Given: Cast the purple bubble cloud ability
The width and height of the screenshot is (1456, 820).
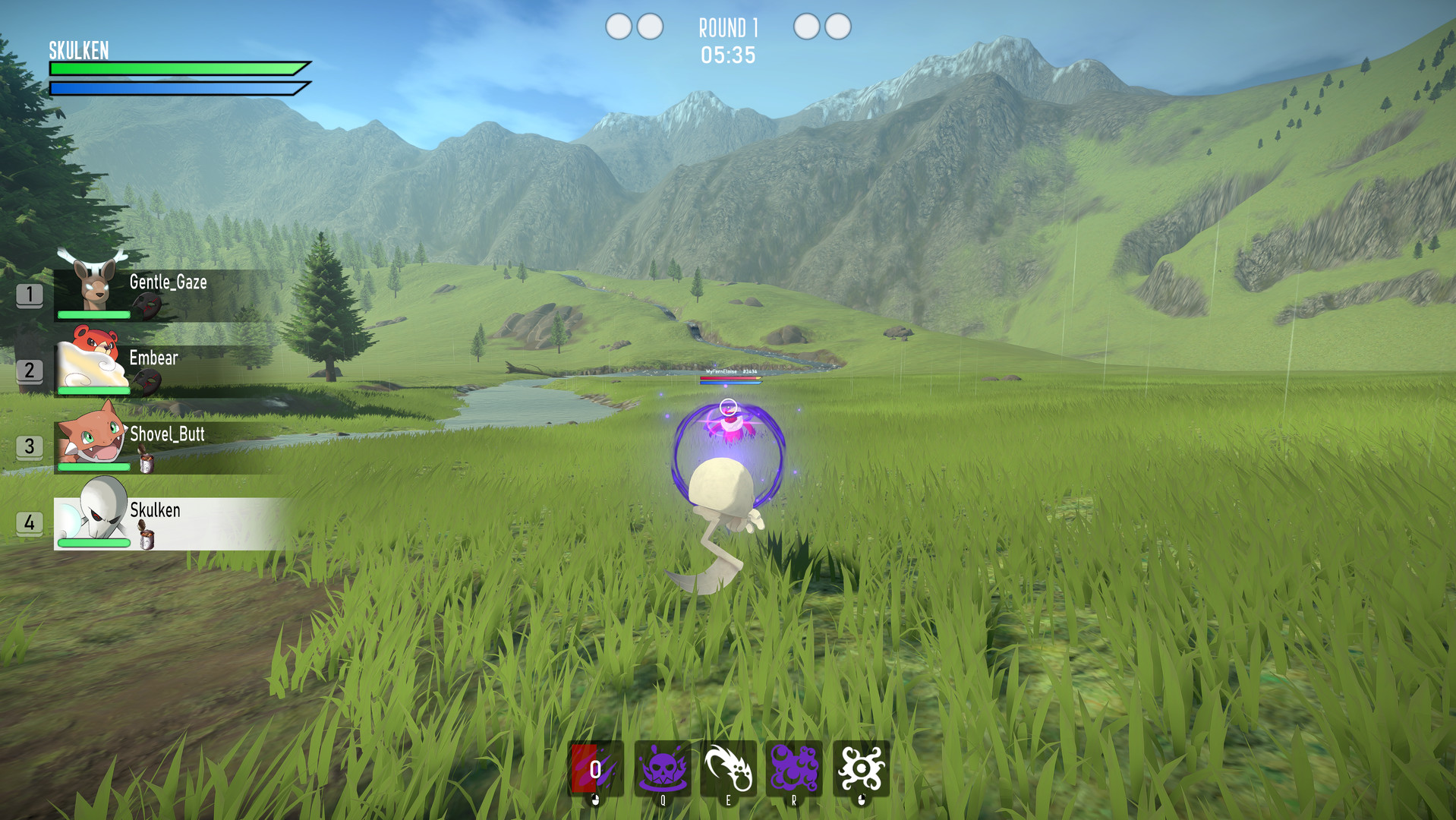Looking at the screenshot, I should point(794,768).
